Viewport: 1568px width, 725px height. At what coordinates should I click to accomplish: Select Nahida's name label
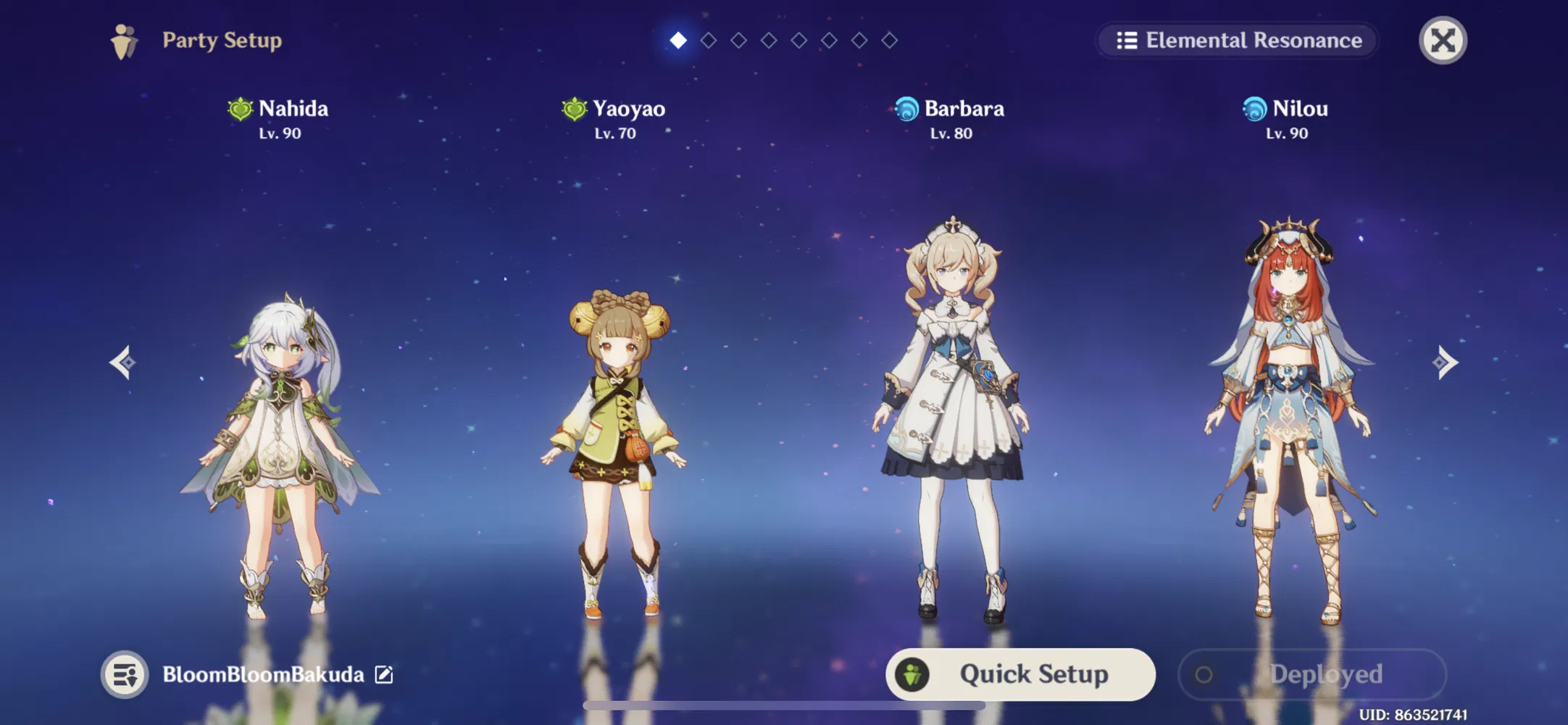pyautogui.click(x=293, y=109)
